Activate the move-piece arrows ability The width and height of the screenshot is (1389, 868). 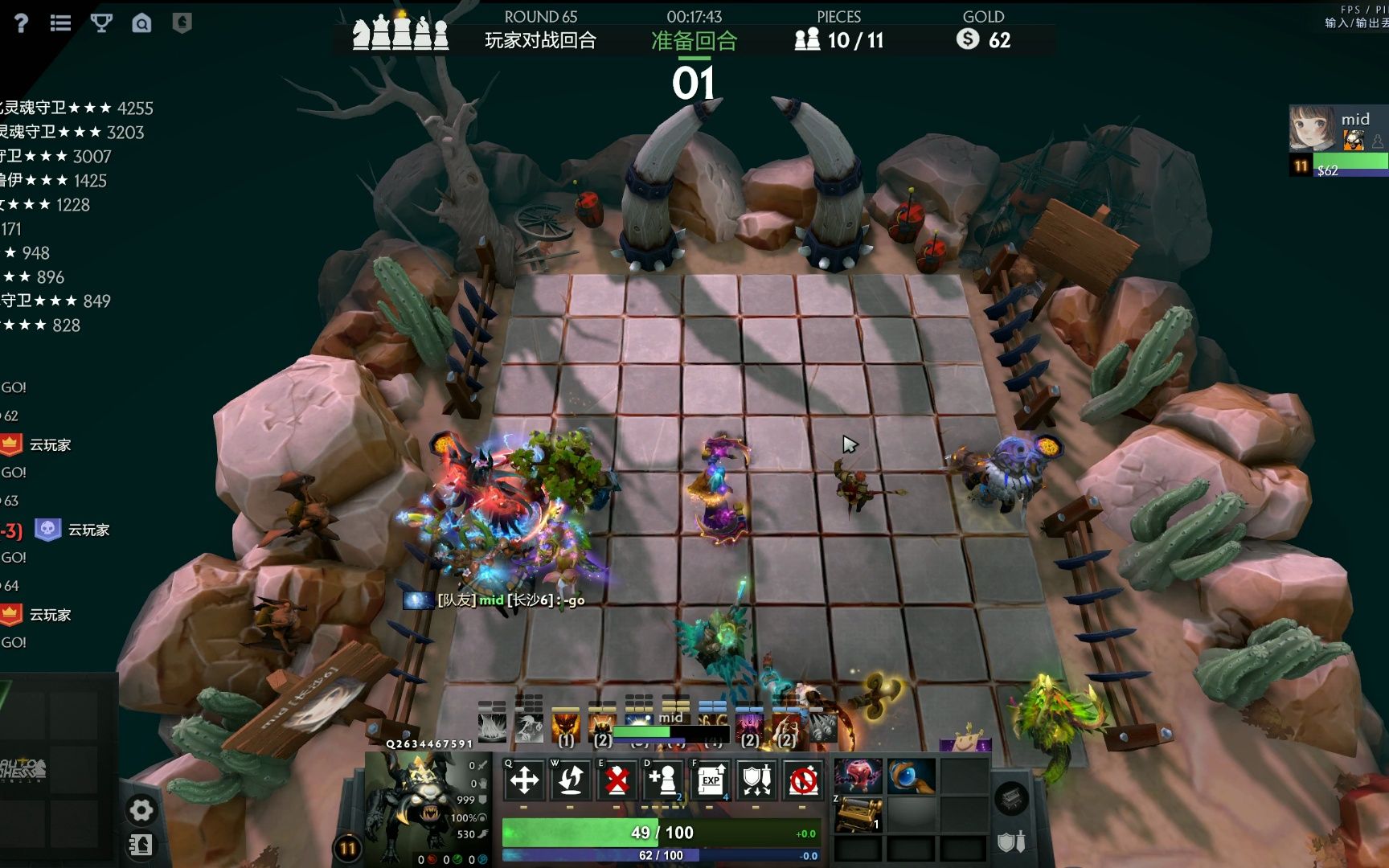524,780
